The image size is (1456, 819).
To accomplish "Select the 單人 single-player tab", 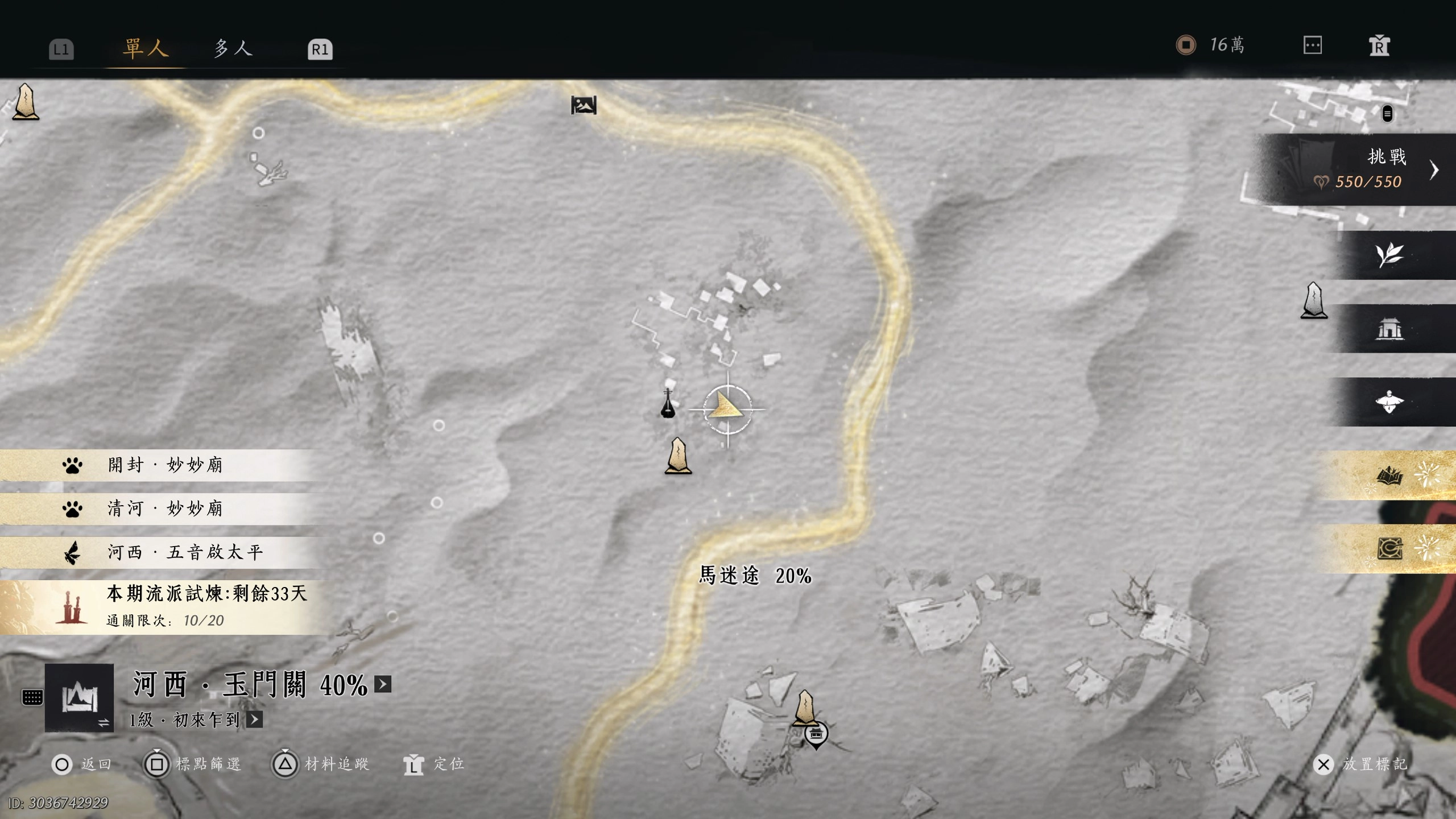I will 144,48.
